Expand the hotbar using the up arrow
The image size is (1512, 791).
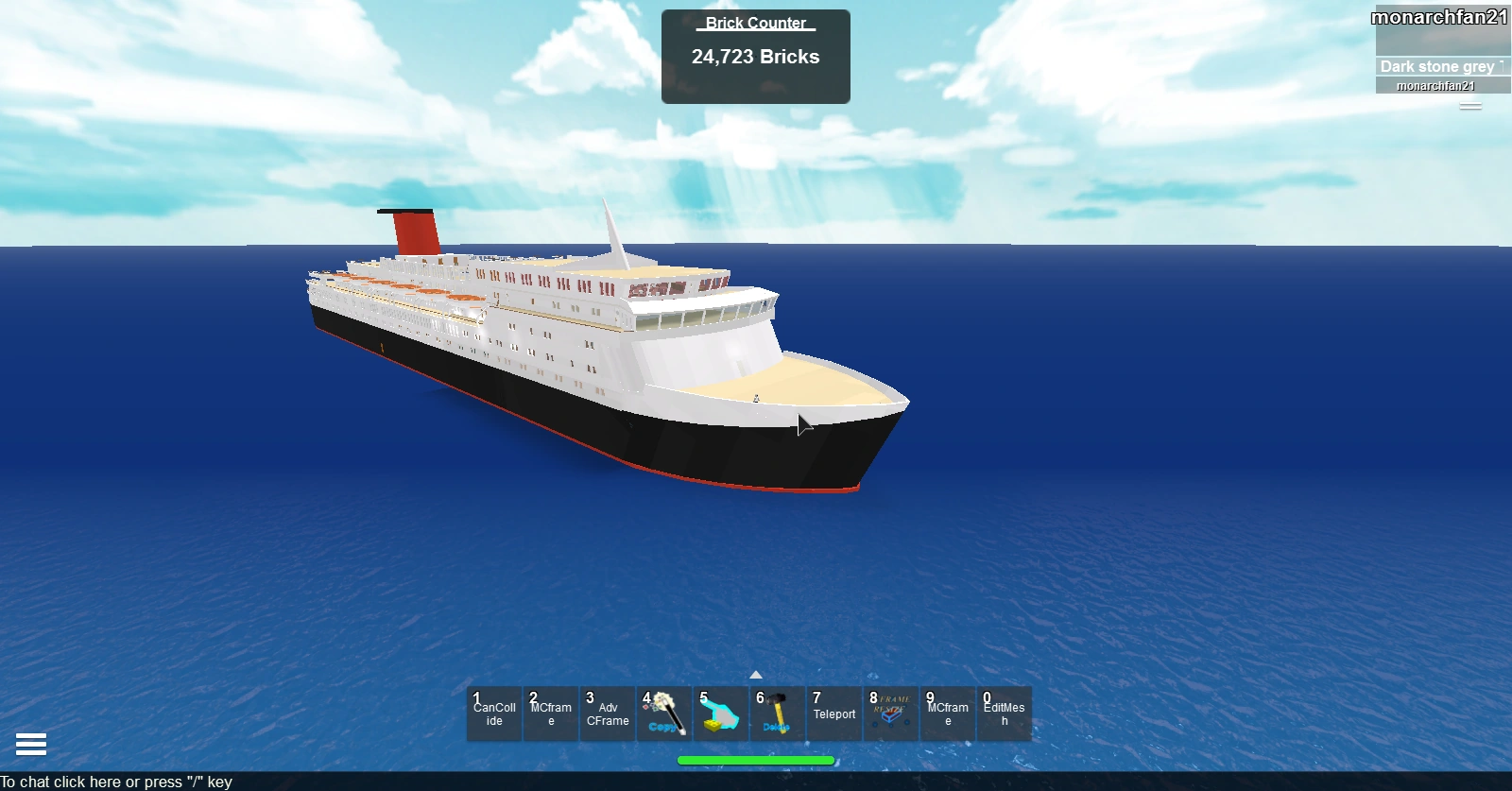755,675
